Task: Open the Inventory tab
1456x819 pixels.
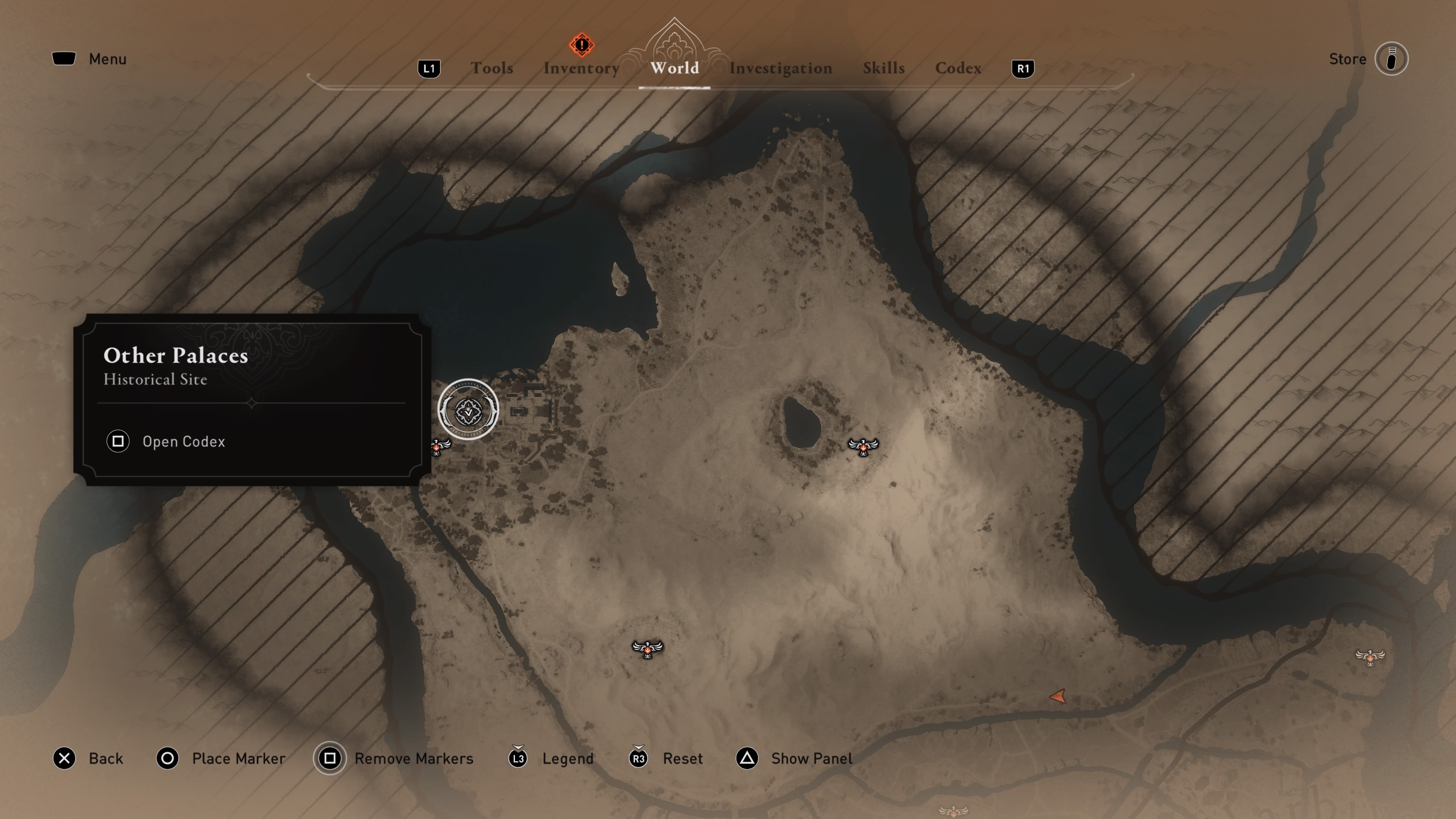Action: pos(581,68)
